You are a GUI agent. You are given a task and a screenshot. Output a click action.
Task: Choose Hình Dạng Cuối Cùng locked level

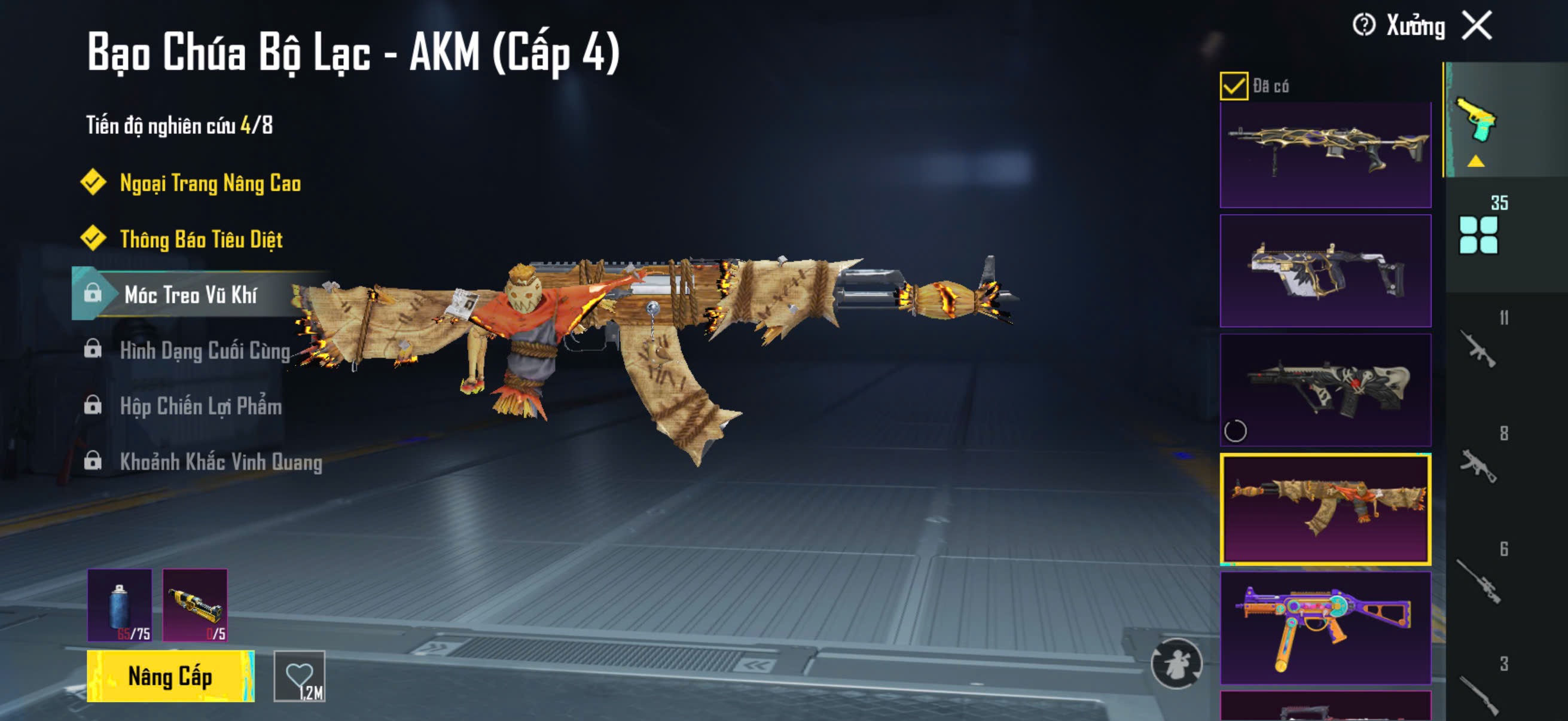pos(205,351)
